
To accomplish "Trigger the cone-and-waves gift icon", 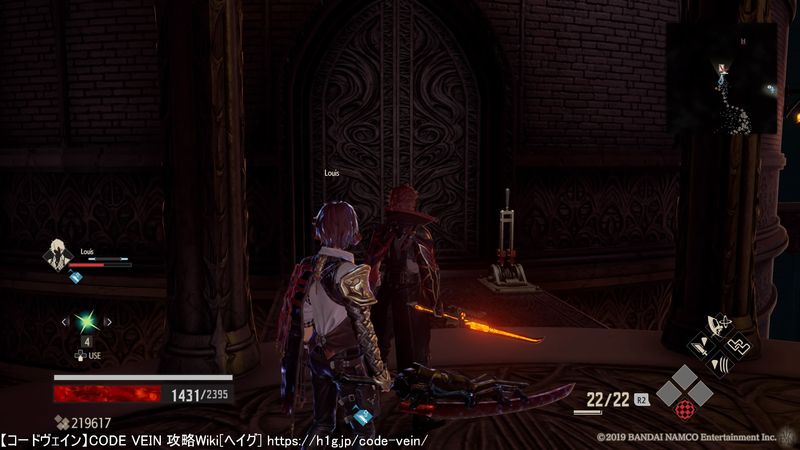I will pyautogui.click(x=719, y=366).
